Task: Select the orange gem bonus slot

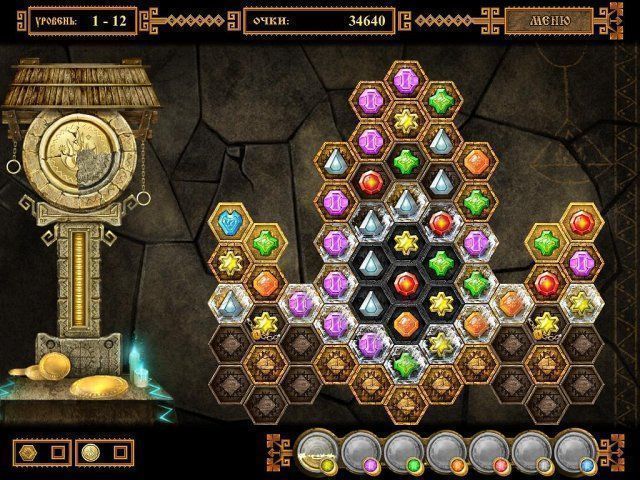Action: click(446, 451)
